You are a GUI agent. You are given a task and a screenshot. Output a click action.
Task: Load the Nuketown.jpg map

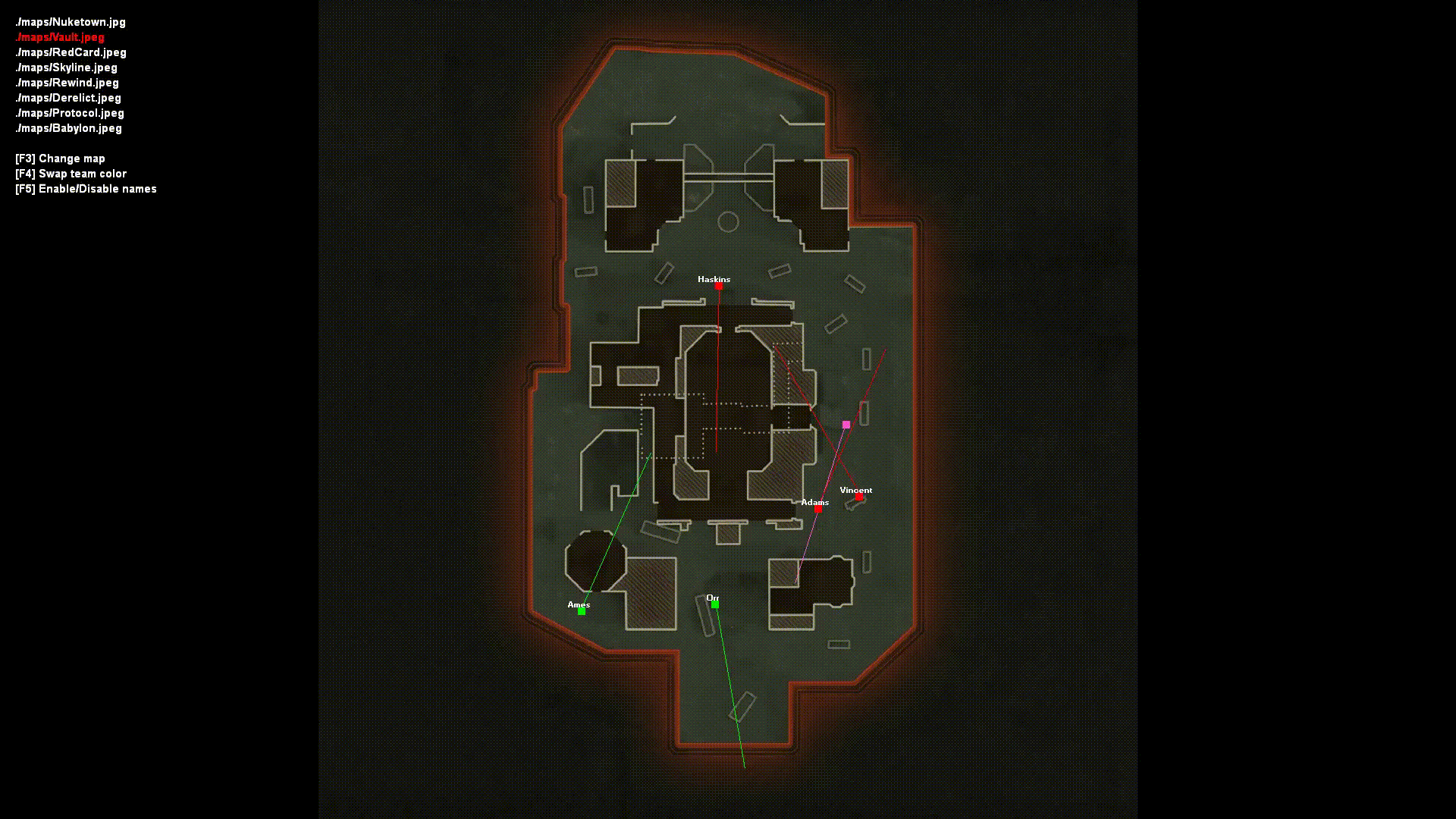tap(71, 22)
